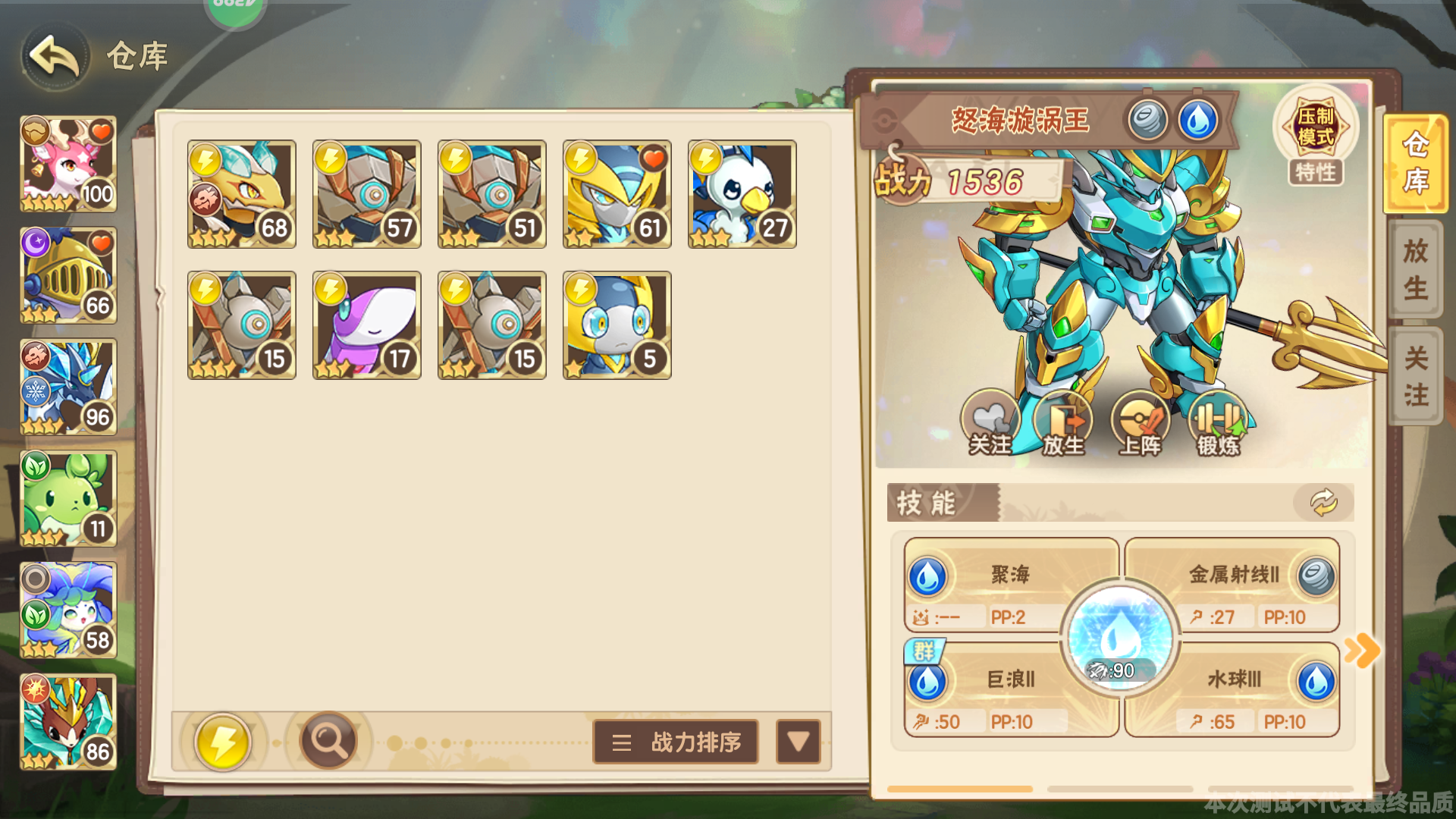Click the metal element icon beside pet name
This screenshot has width=1456, height=819.
pyautogui.click(x=1147, y=120)
